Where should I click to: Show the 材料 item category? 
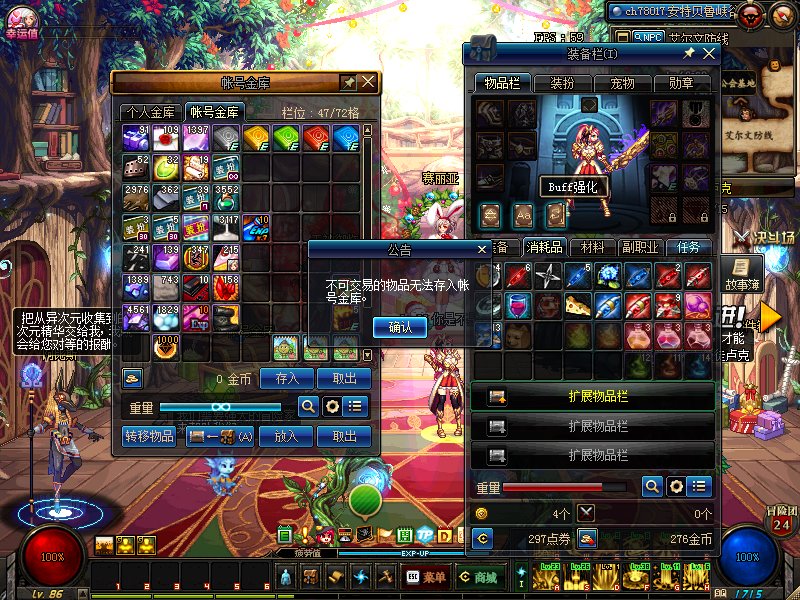coord(593,247)
